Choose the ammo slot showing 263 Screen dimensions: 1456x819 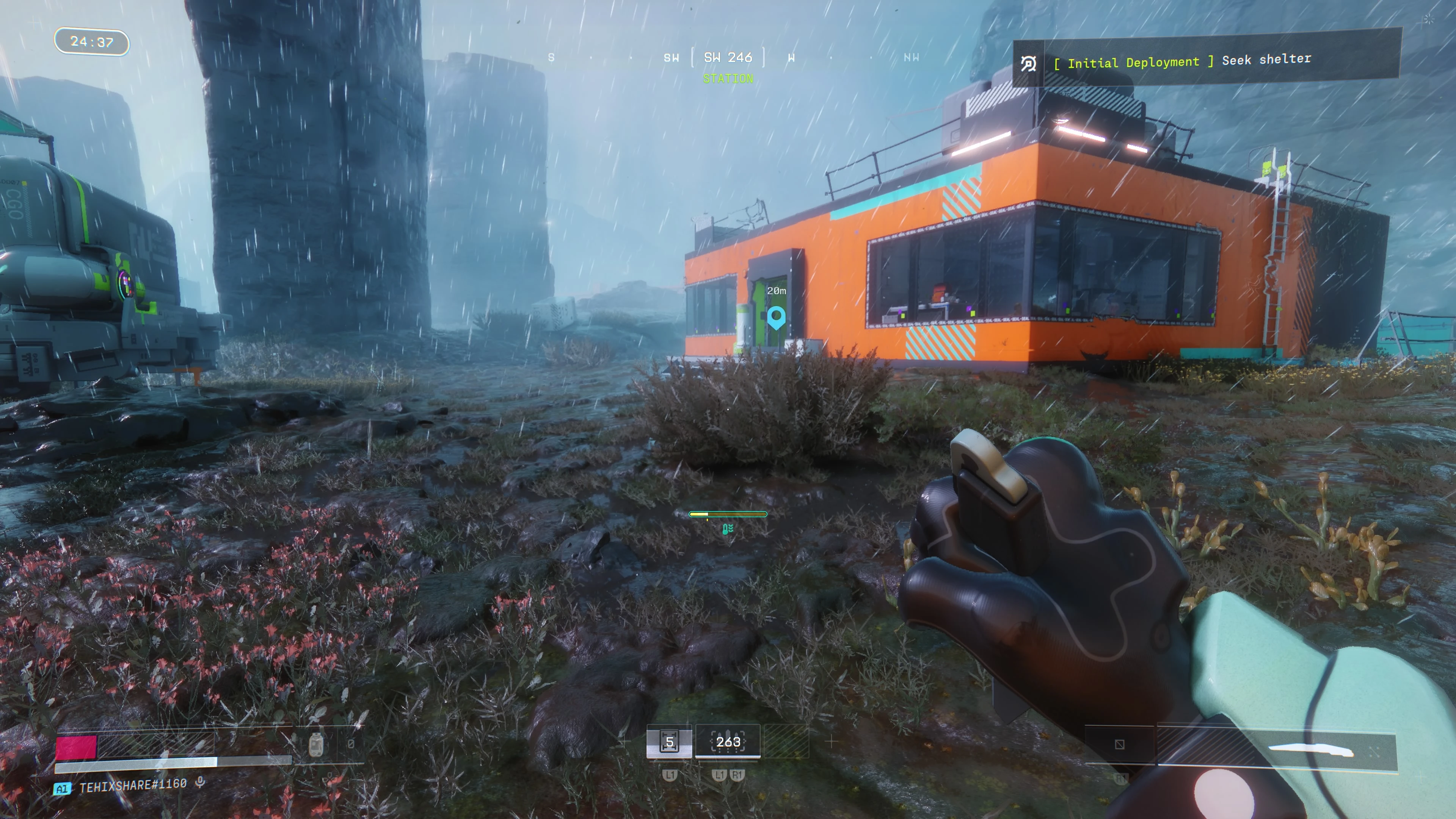(728, 742)
